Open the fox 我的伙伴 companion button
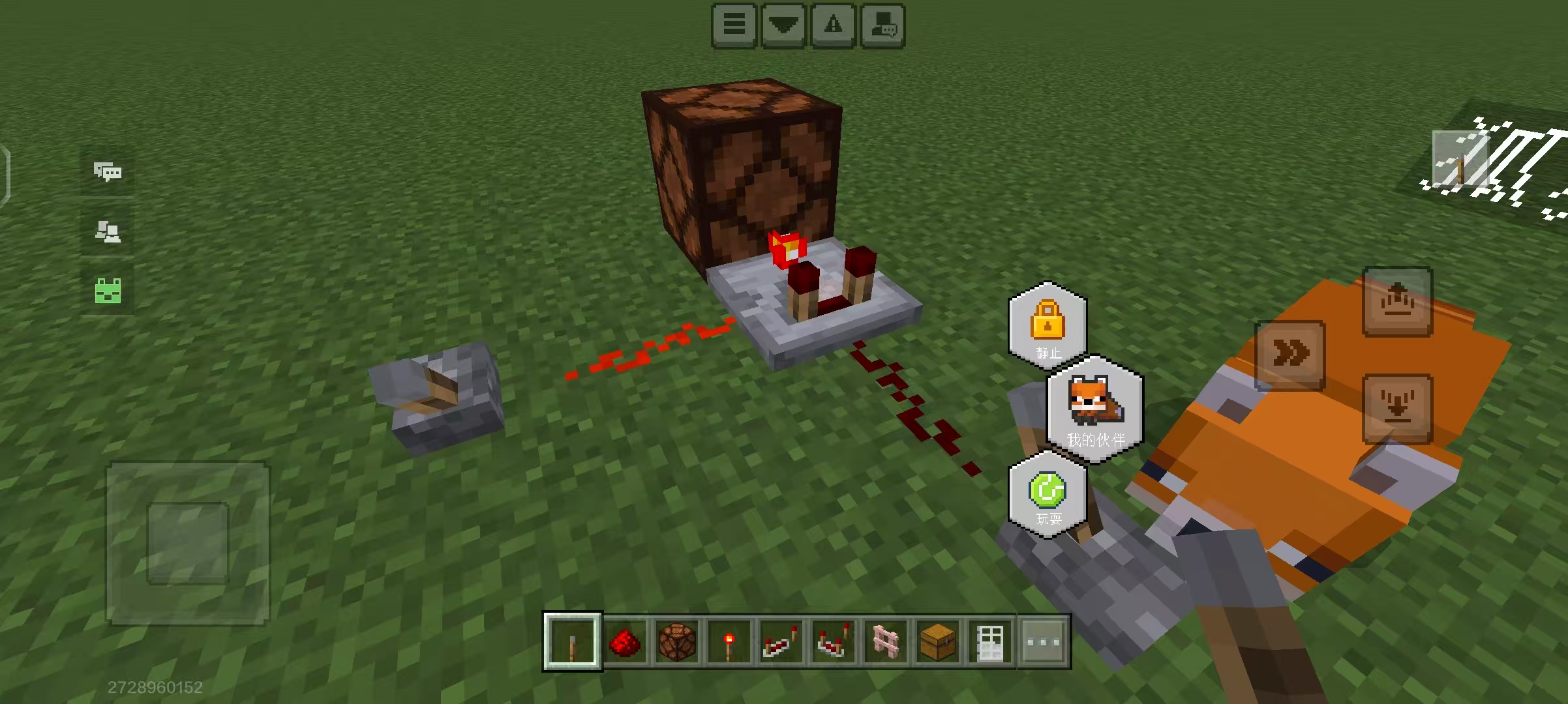The width and height of the screenshot is (1568, 704). pos(1095,409)
